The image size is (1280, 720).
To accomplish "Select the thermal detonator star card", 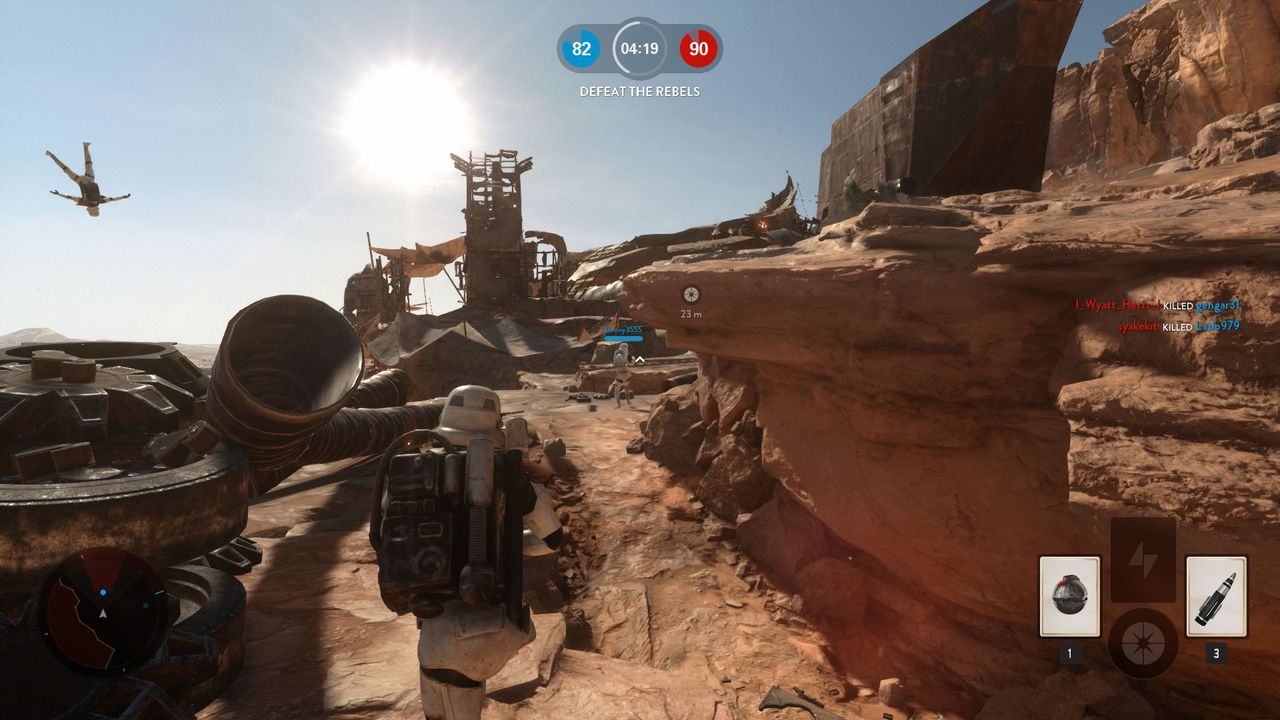I will [1069, 596].
